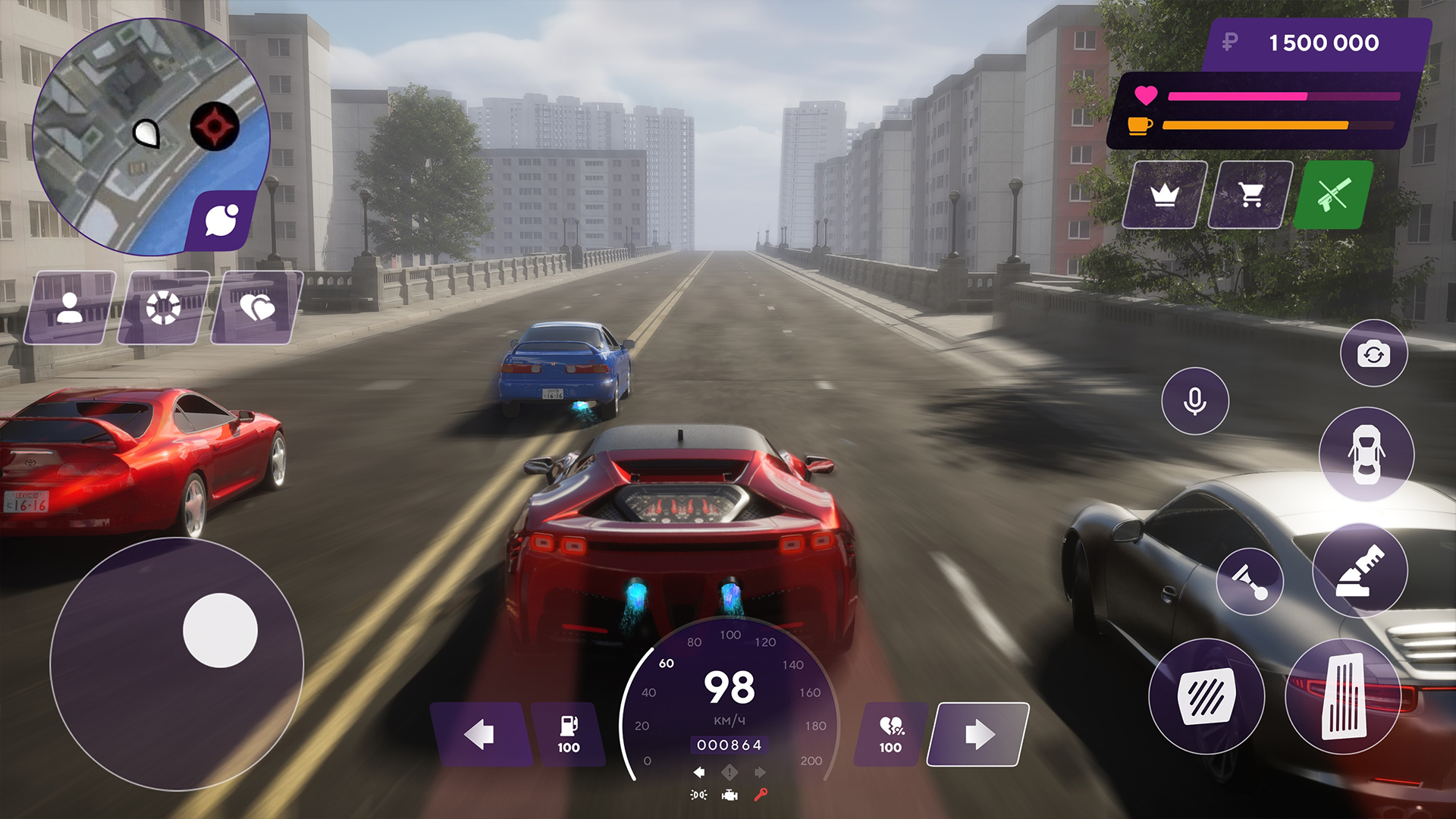Tap the steering joystick knob
Viewport: 1456px width, 819px height.
pyautogui.click(x=218, y=630)
